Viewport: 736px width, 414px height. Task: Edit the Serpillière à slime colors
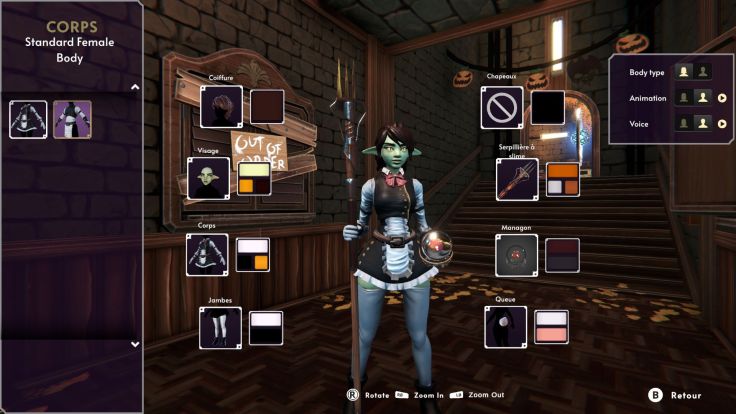pyautogui.click(x=562, y=178)
